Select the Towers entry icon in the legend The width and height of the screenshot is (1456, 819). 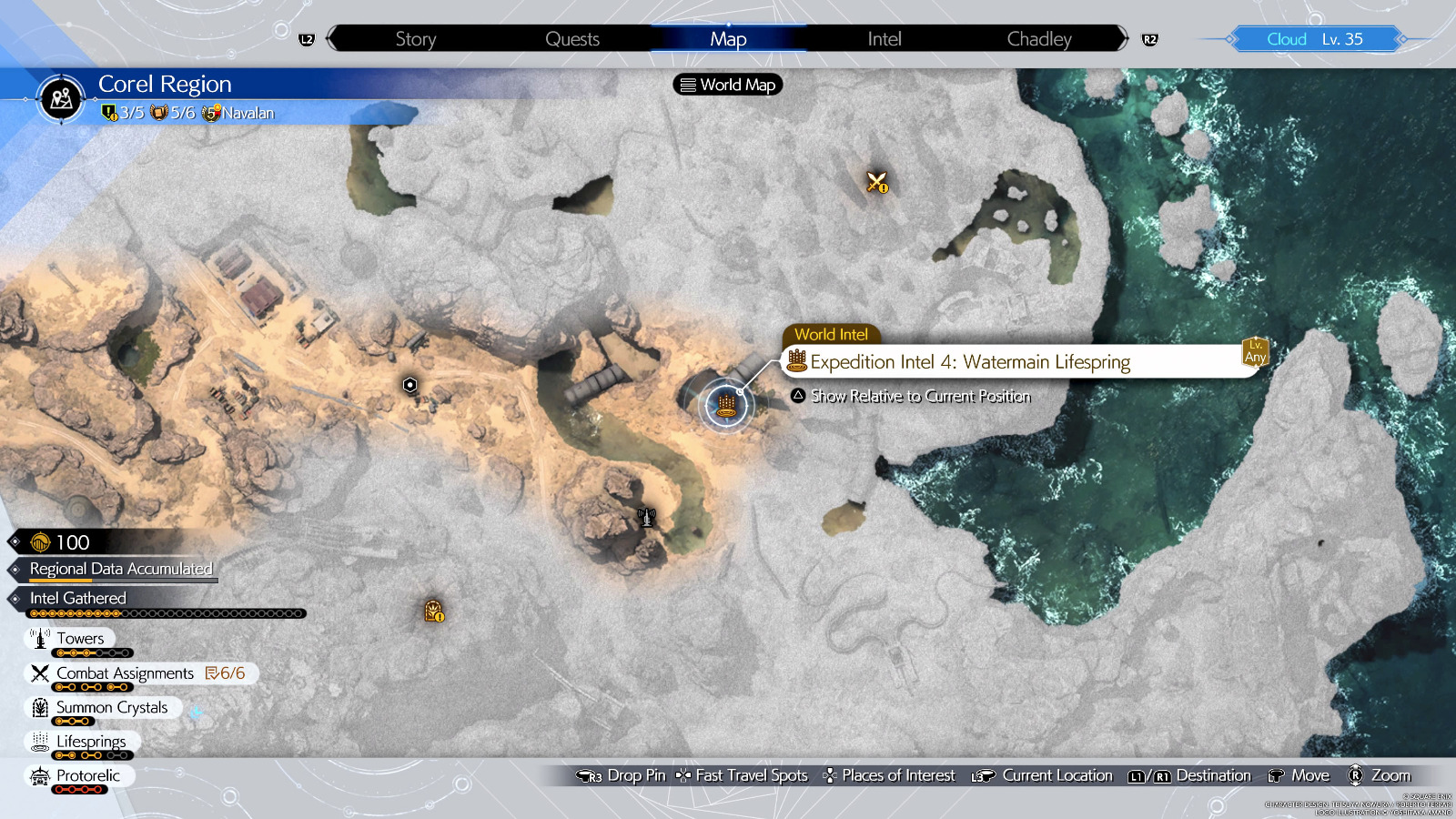[x=40, y=638]
